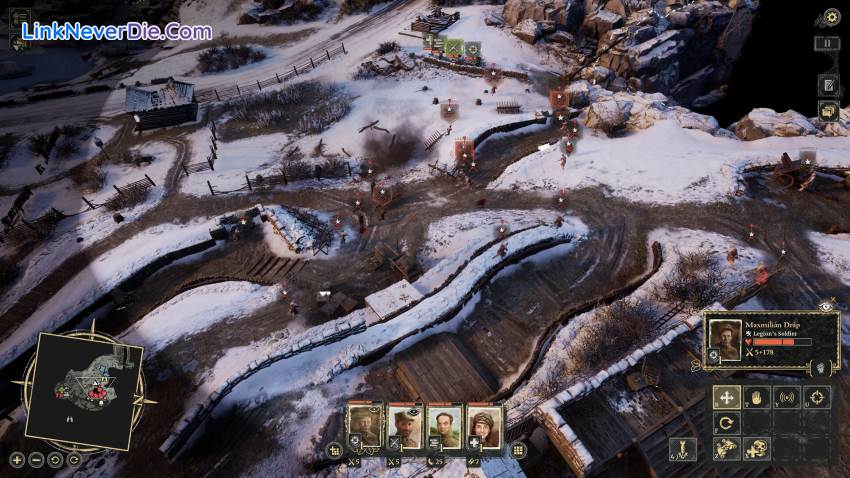Screen dimensions: 850x478
Task: Activate the hand stop command
Action: [757, 397]
